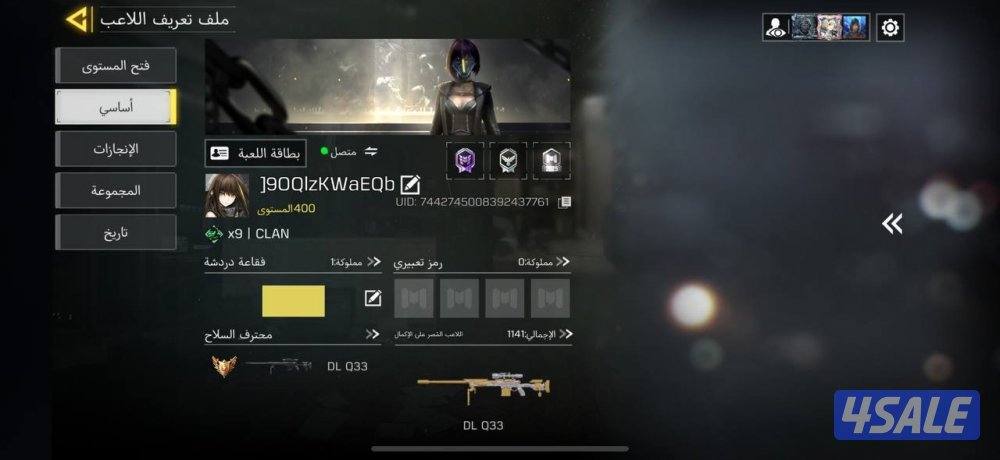
Task: Click the double-arrow panel expander
Action: click(892, 224)
